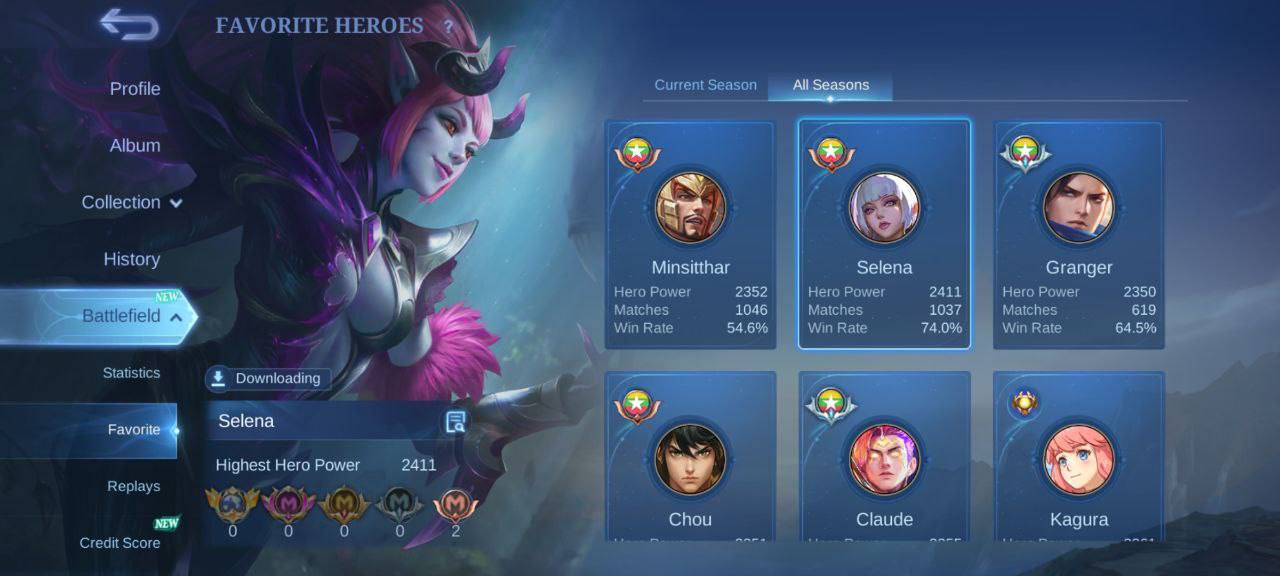Select the Favorite submenu item
Image resolution: width=1280 pixels, height=576 pixels.
pos(134,430)
